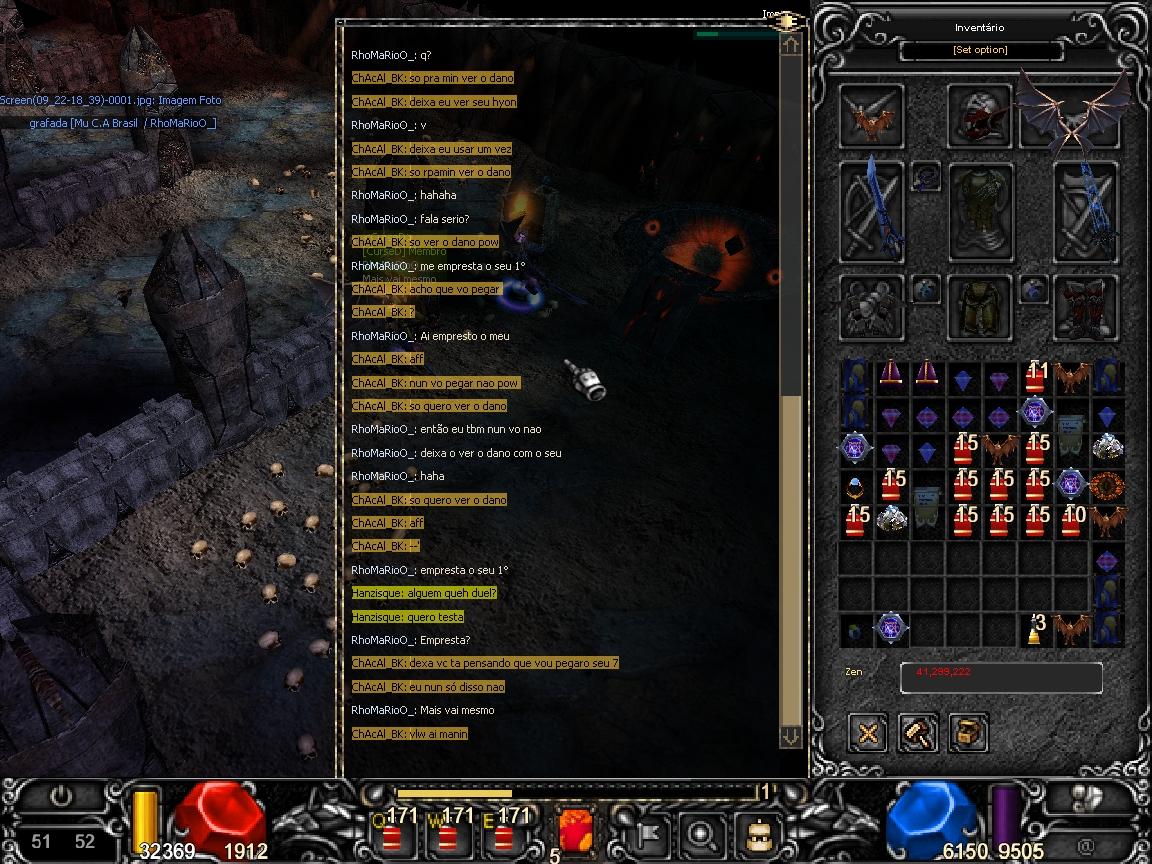Select the equipped gloves slot
Image resolution: width=1152 pixels, height=864 pixels.
[872, 307]
